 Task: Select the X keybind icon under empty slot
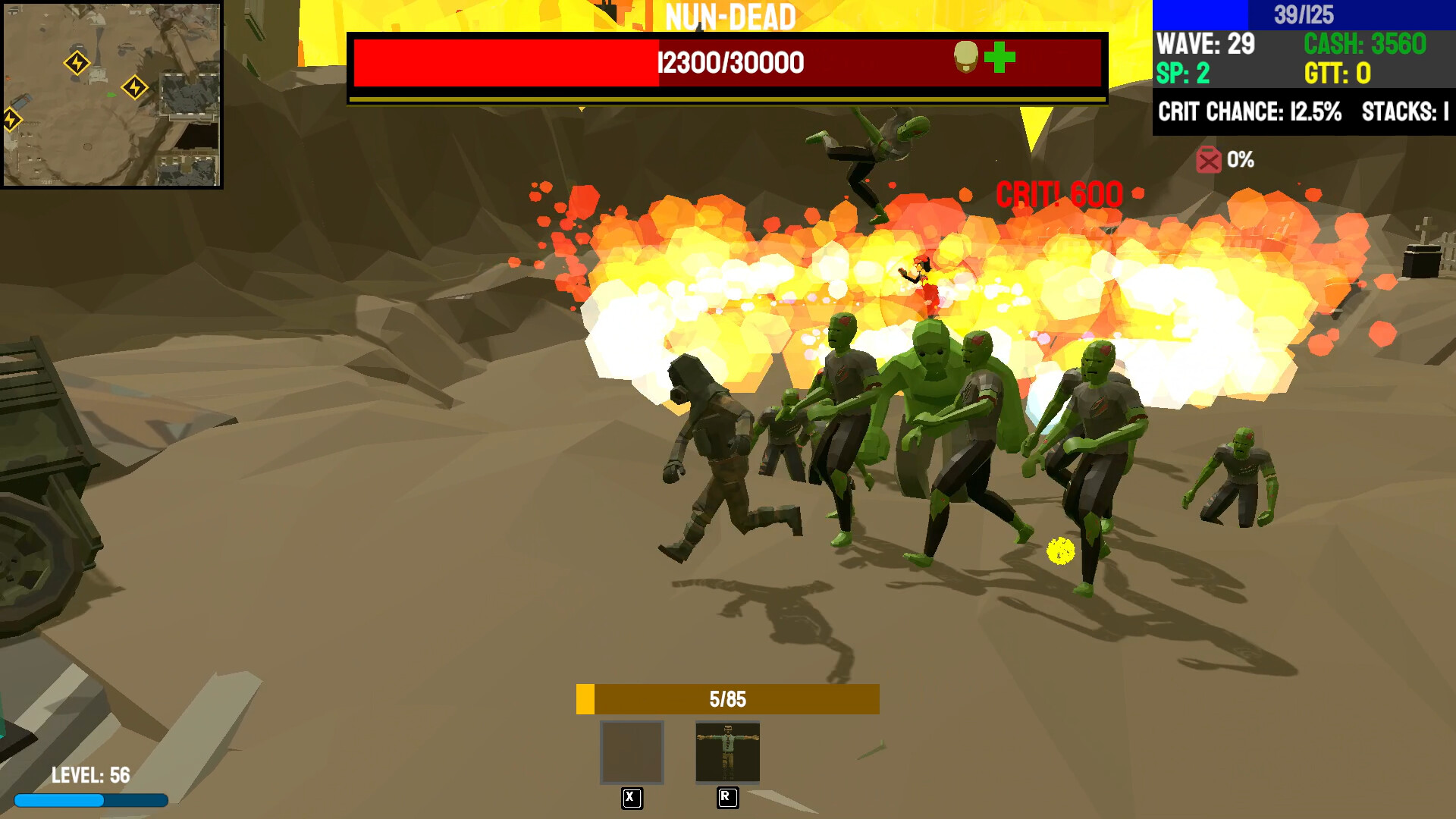[x=631, y=798]
